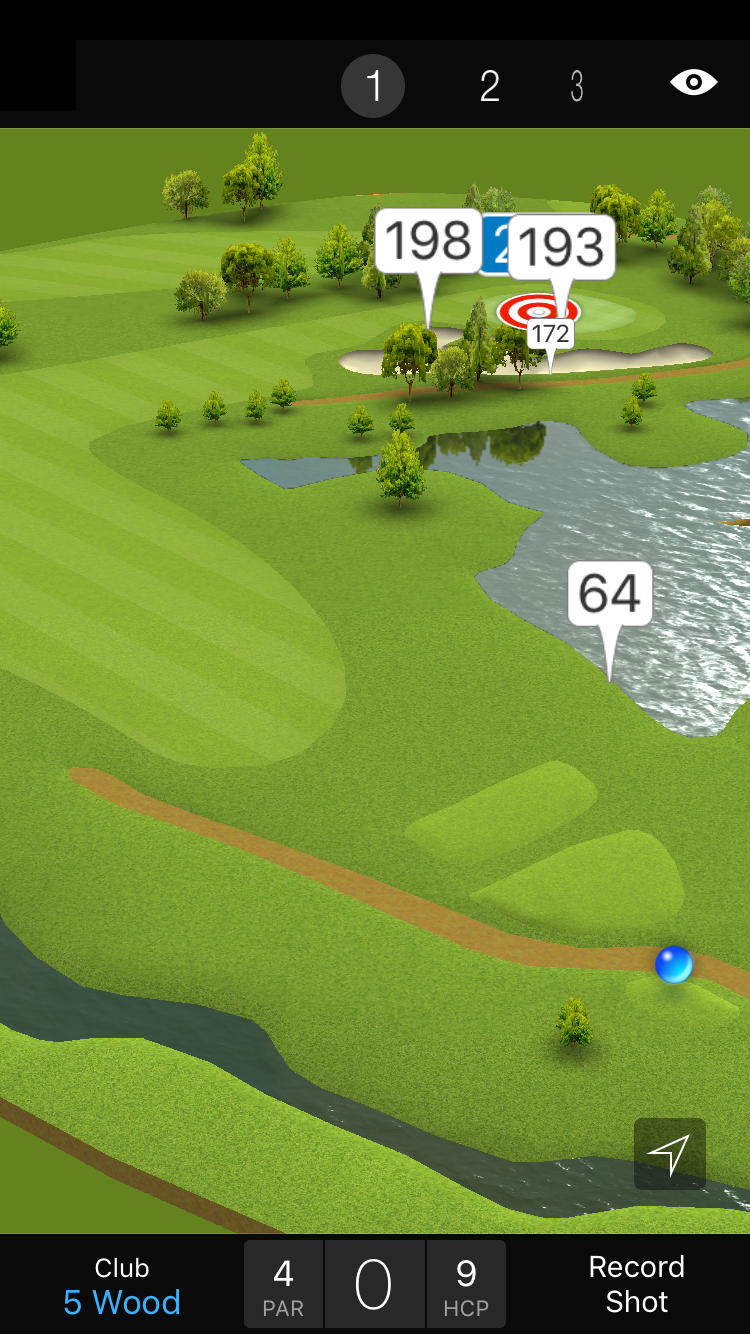Toggle the eye view icon
The image size is (750, 1334).
click(694, 83)
